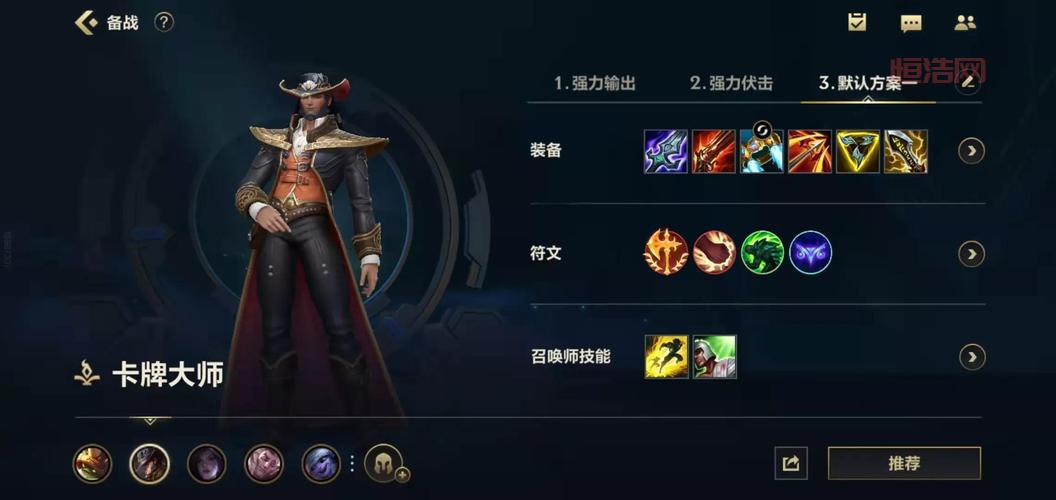Add a champion with the helmet plus button
Screen dimensions: 1056x500
click(384, 463)
